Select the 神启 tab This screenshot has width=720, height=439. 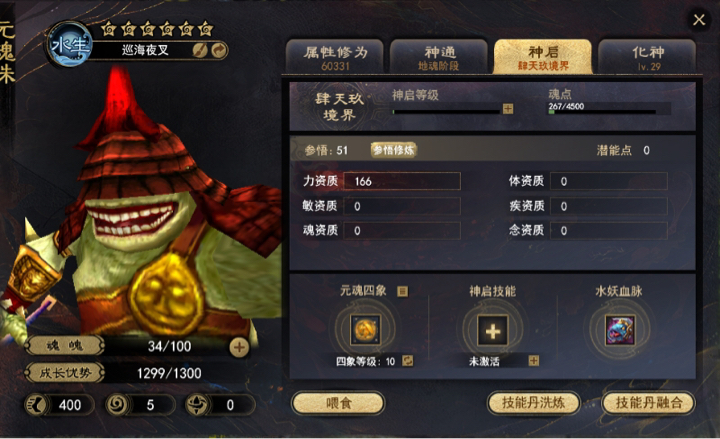point(542,56)
